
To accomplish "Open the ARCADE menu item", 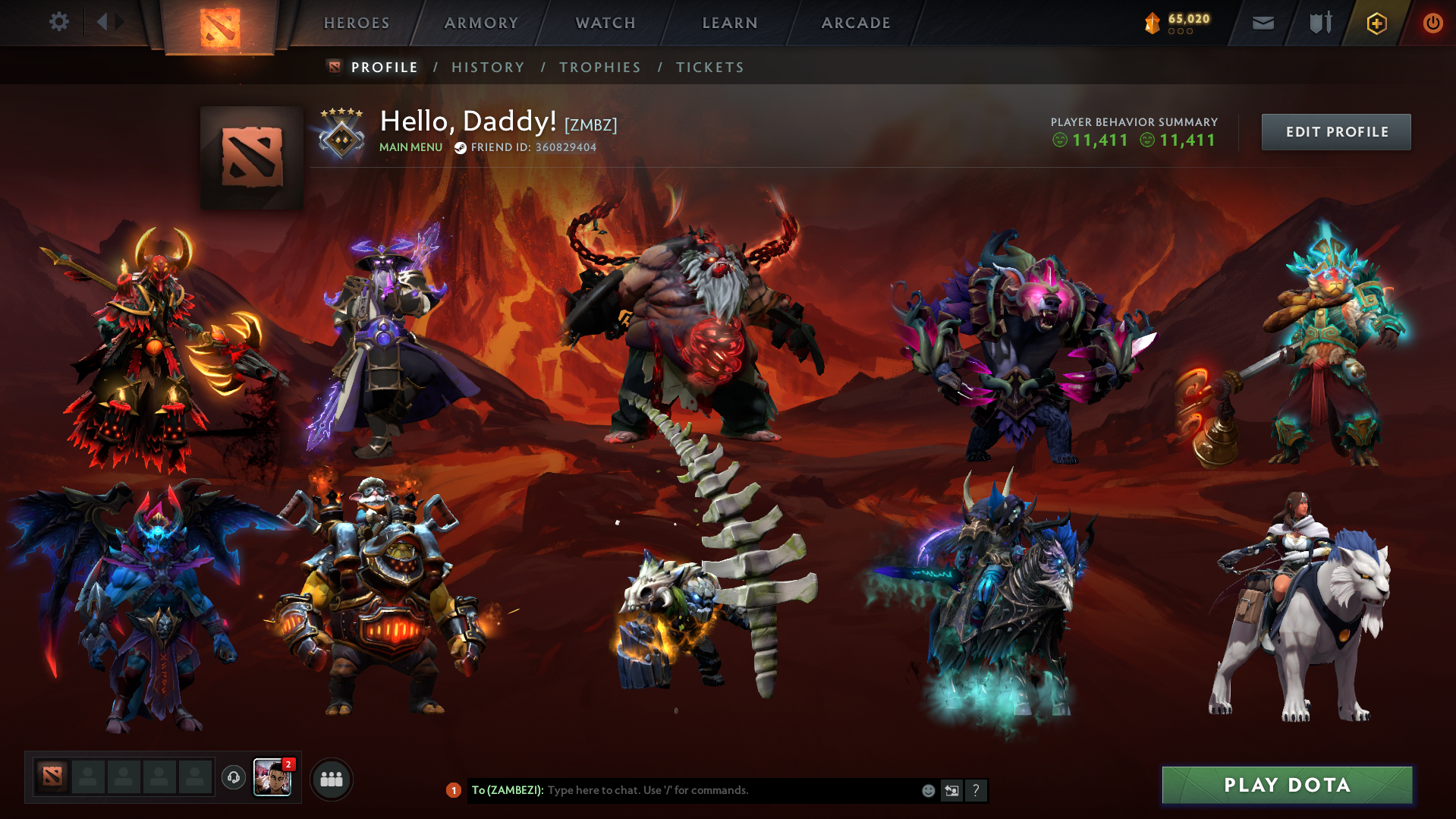I will click(x=856, y=23).
